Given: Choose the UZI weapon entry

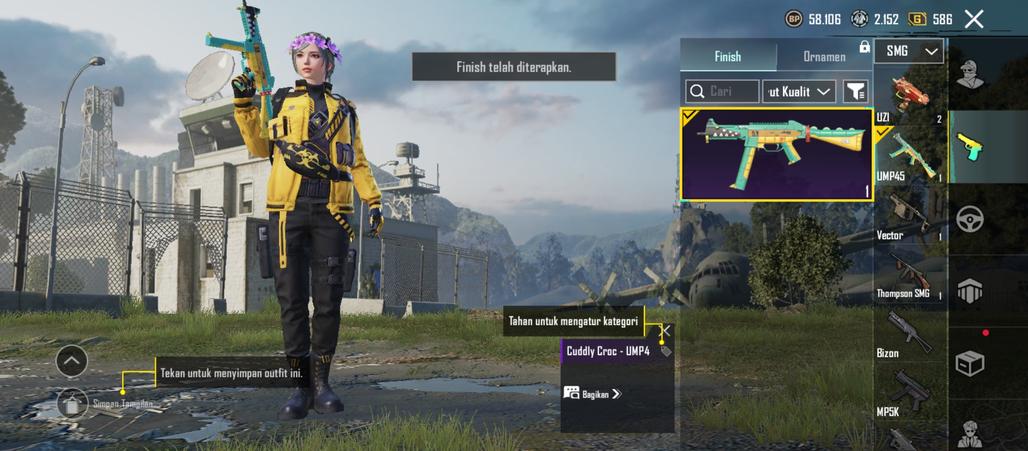Looking at the screenshot, I should pyautogui.click(x=909, y=96).
